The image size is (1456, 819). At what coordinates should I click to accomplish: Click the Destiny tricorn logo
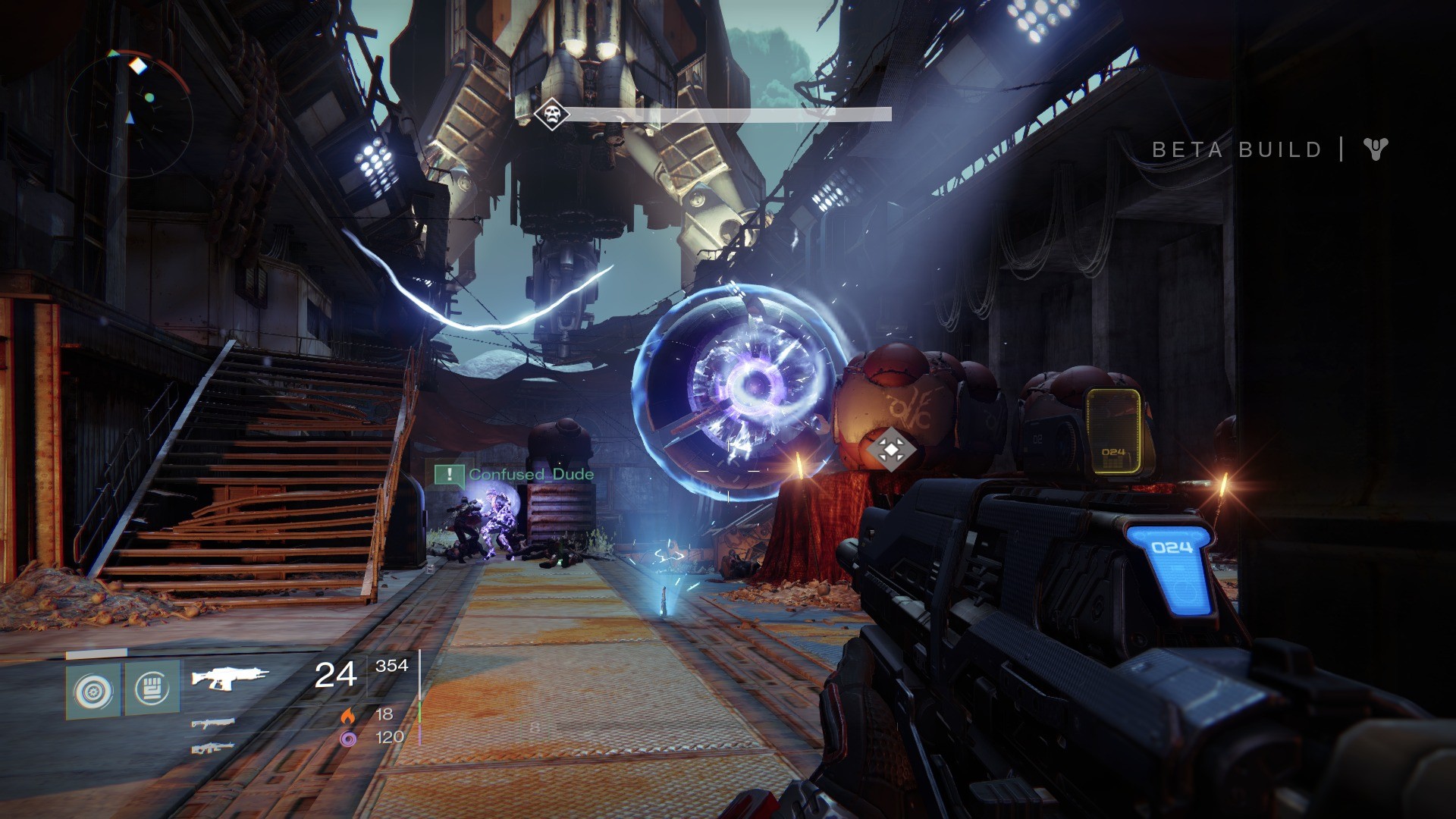1375,149
